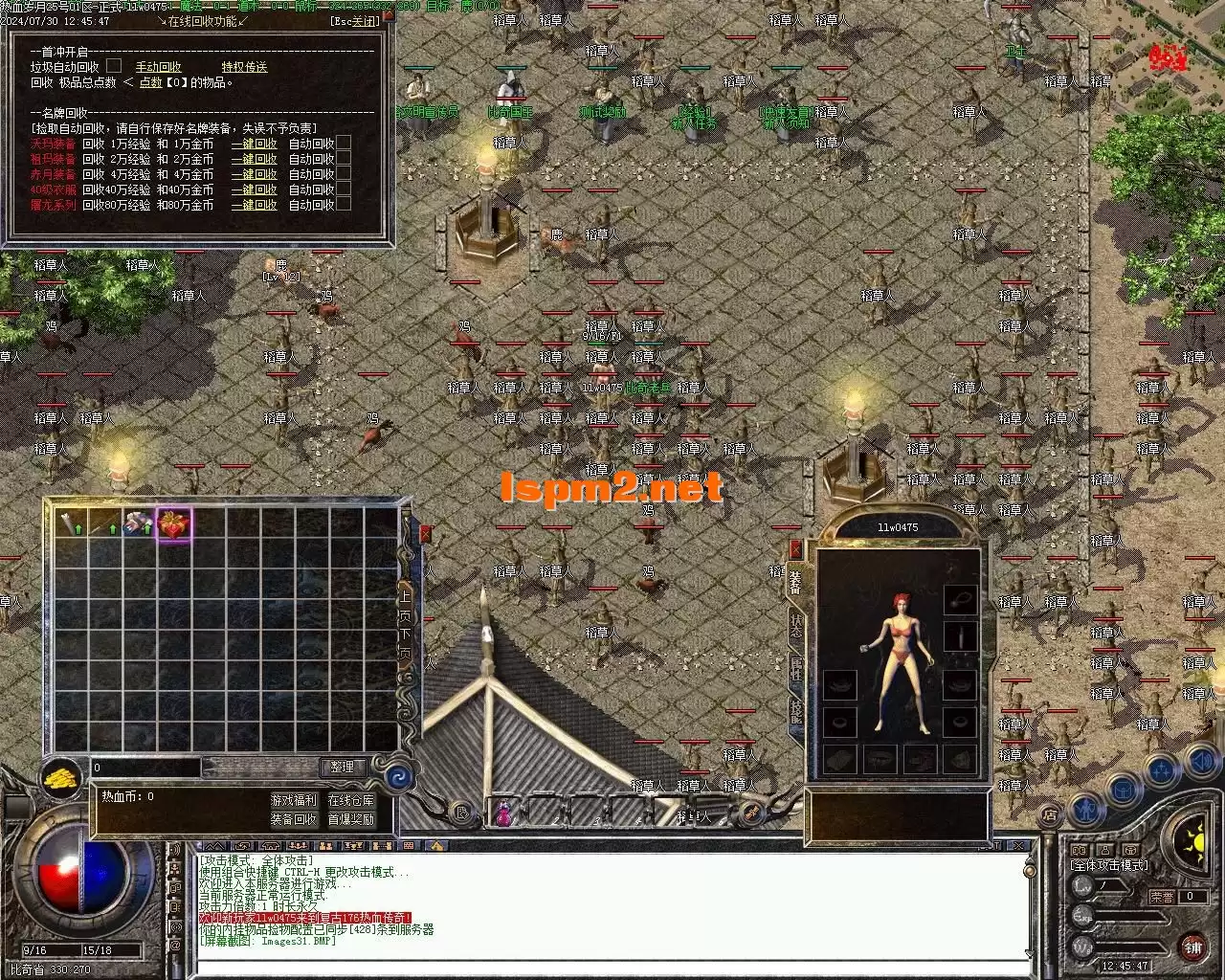This screenshot has height=980, width=1225.
Task: Tick the 垃圾自动回收 checkbox
Action: [x=114, y=66]
